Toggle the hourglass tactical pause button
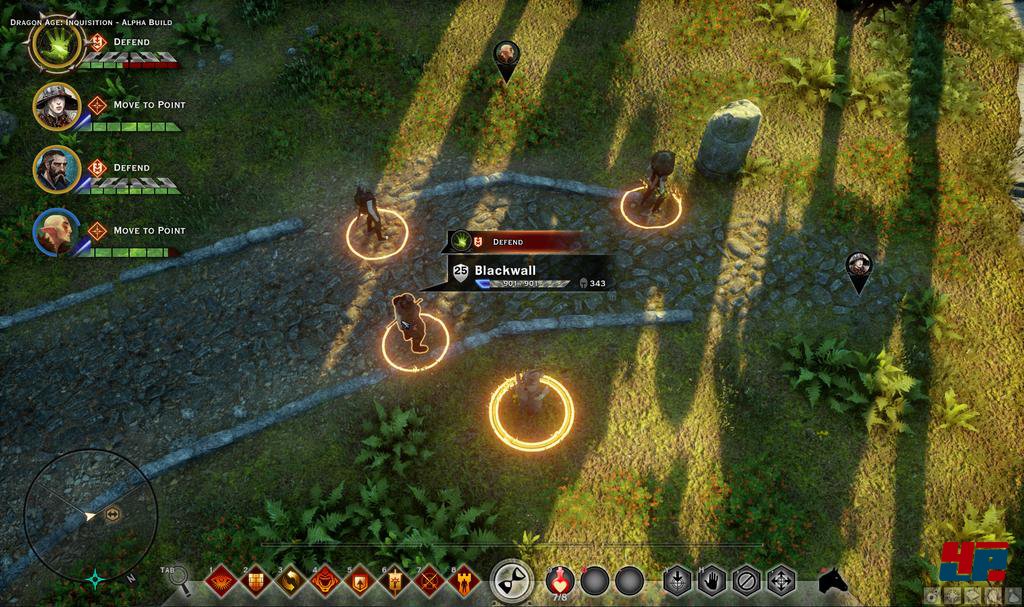1024x607 pixels. (x=511, y=580)
